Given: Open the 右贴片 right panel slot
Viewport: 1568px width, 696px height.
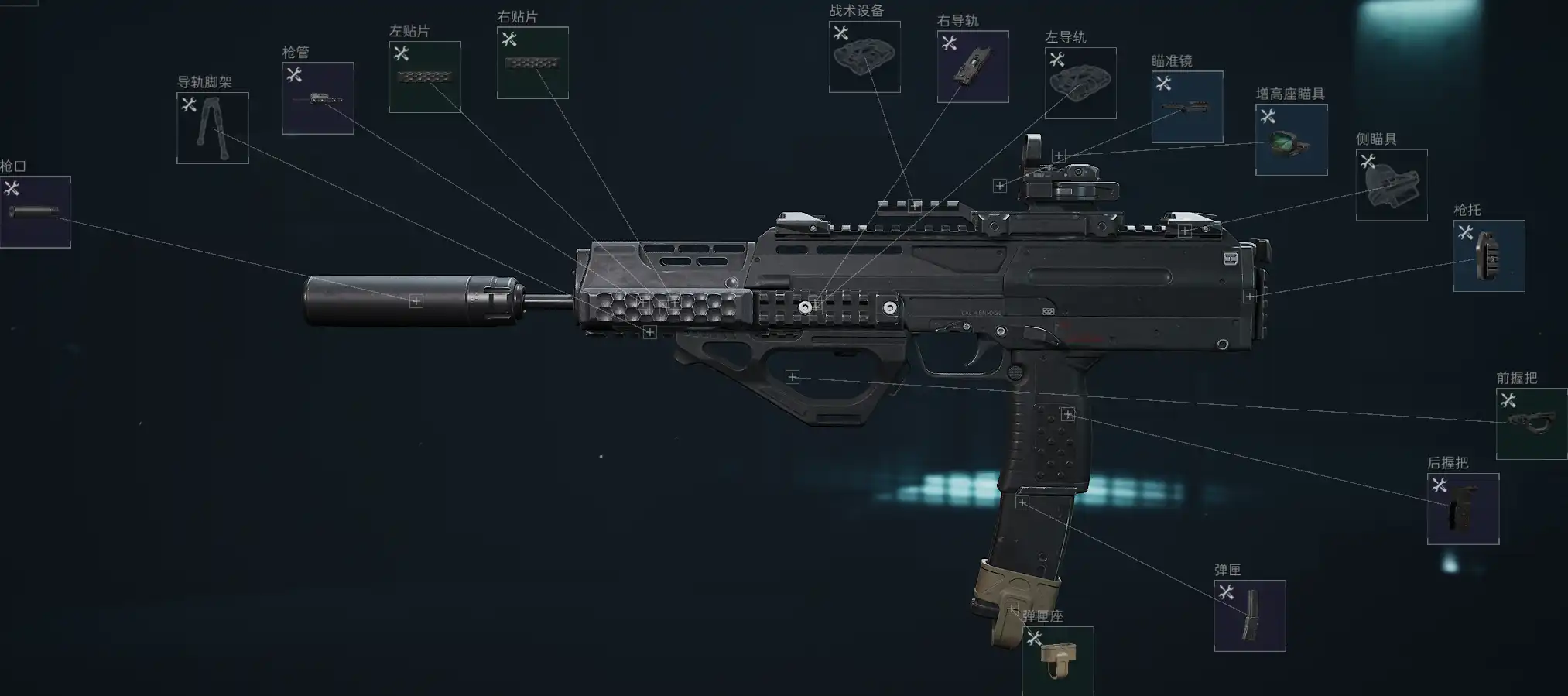Looking at the screenshot, I should pyautogui.click(x=532, y=63).
